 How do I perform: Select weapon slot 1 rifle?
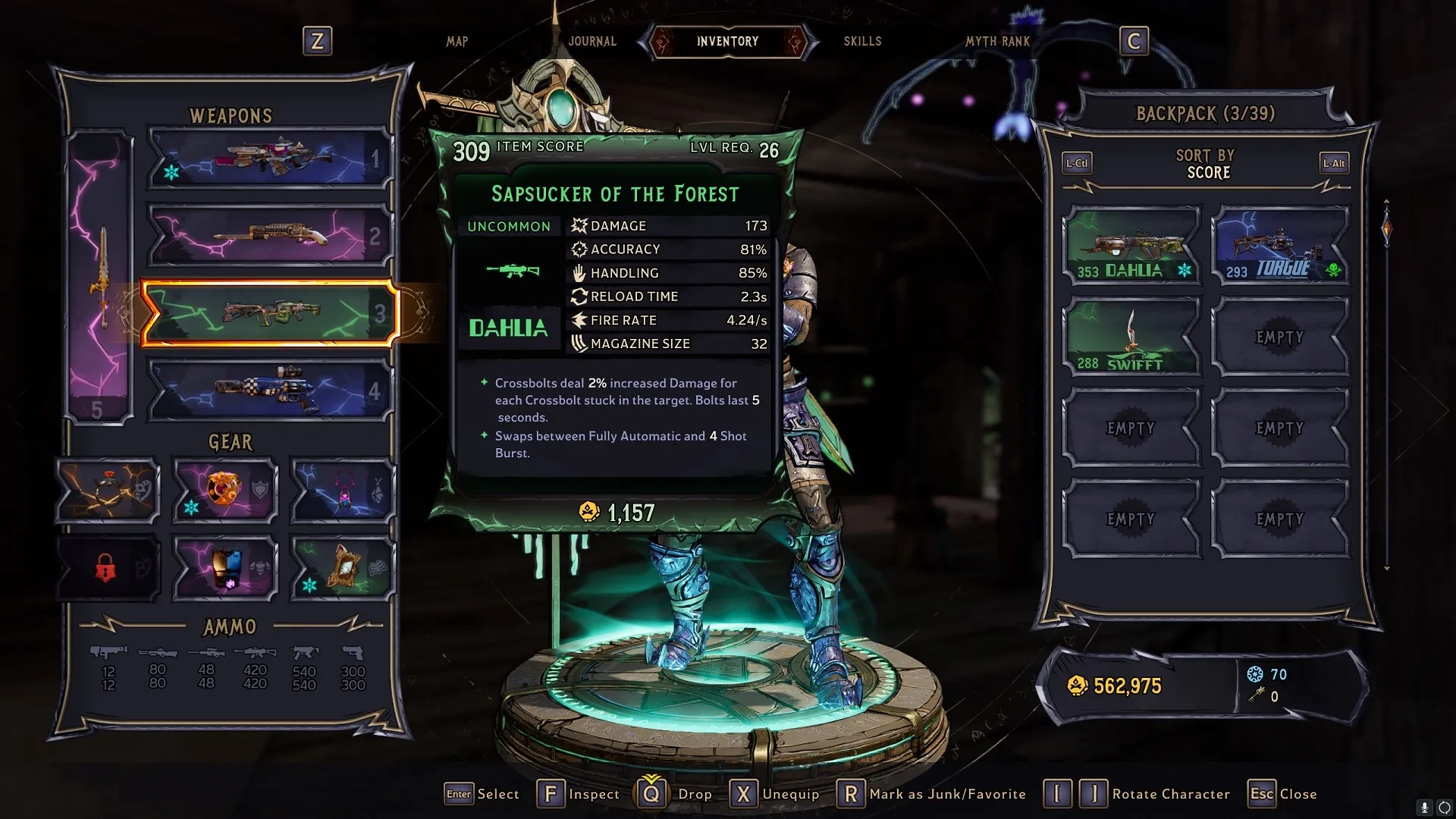point(270,158)
